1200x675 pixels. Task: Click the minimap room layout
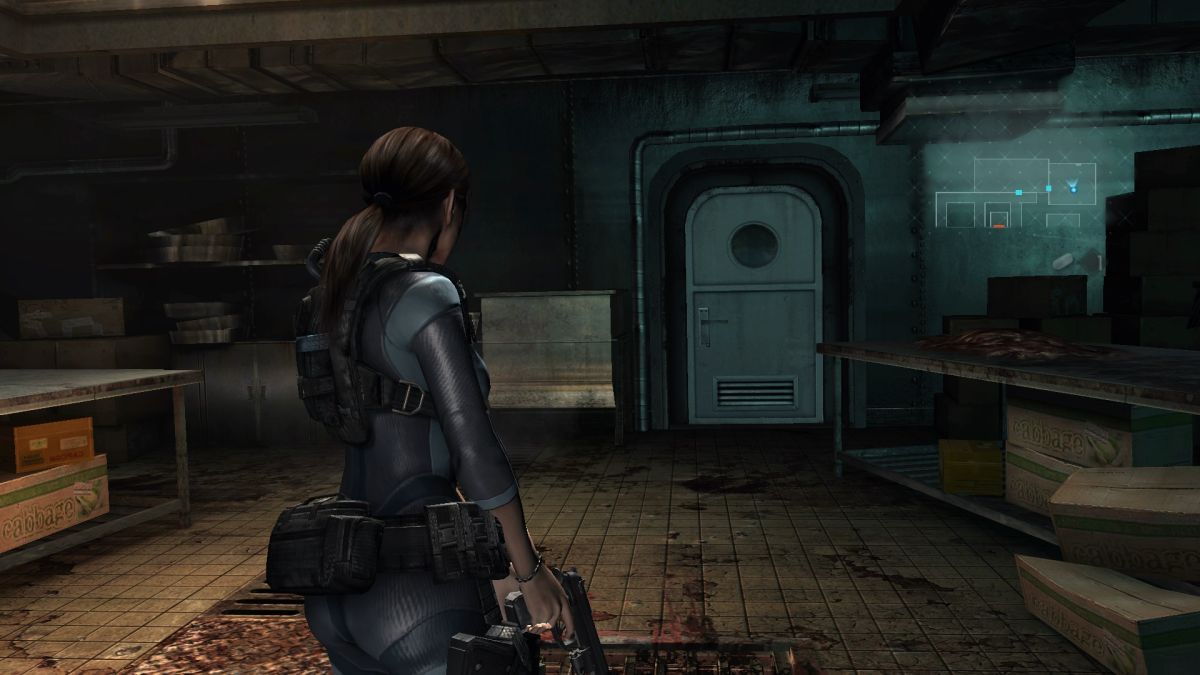pyautogui.click(x=1015, y=193)
